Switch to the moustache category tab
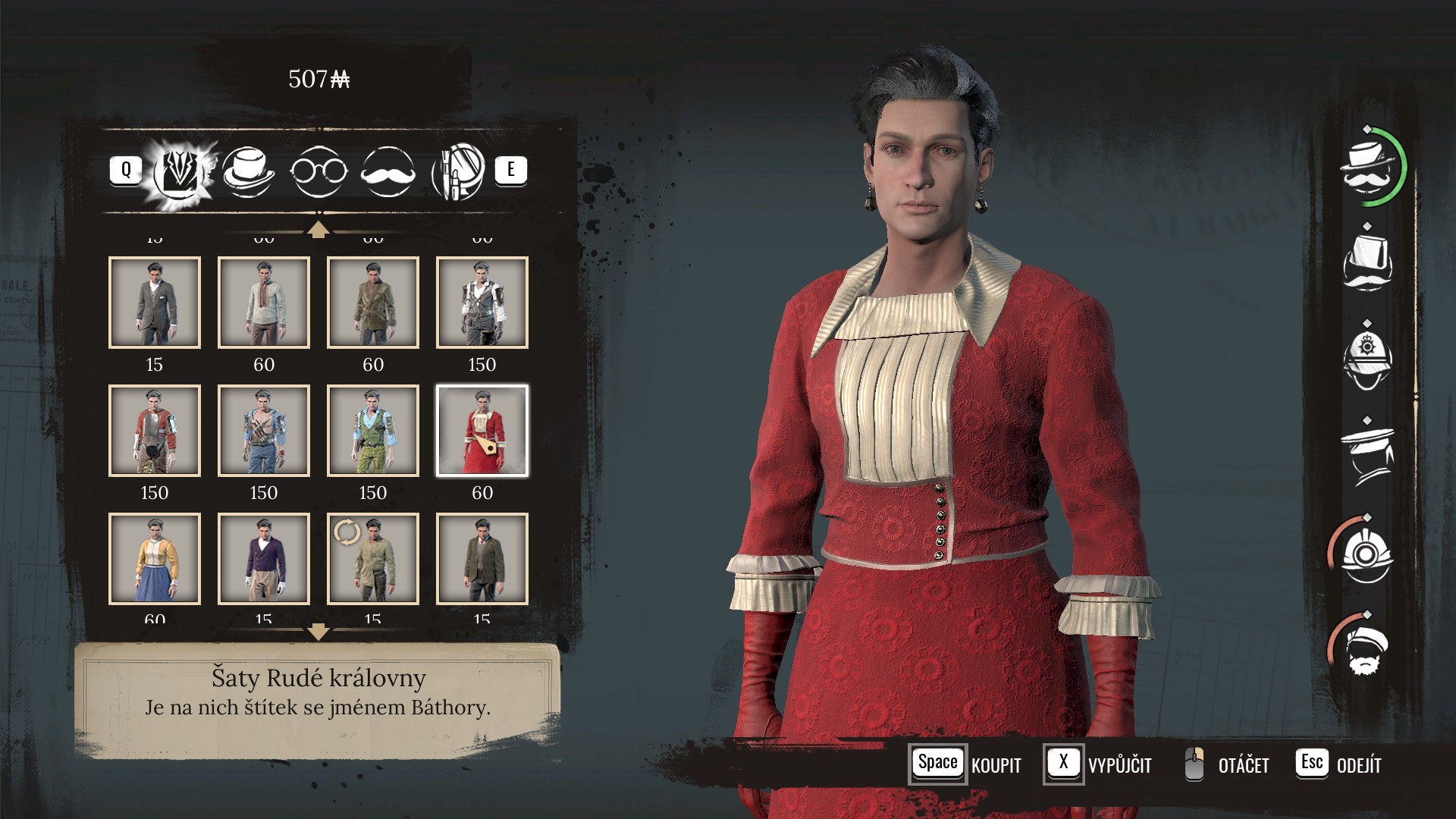Viewport: 1456px width, 819px height. click(388, 171)
